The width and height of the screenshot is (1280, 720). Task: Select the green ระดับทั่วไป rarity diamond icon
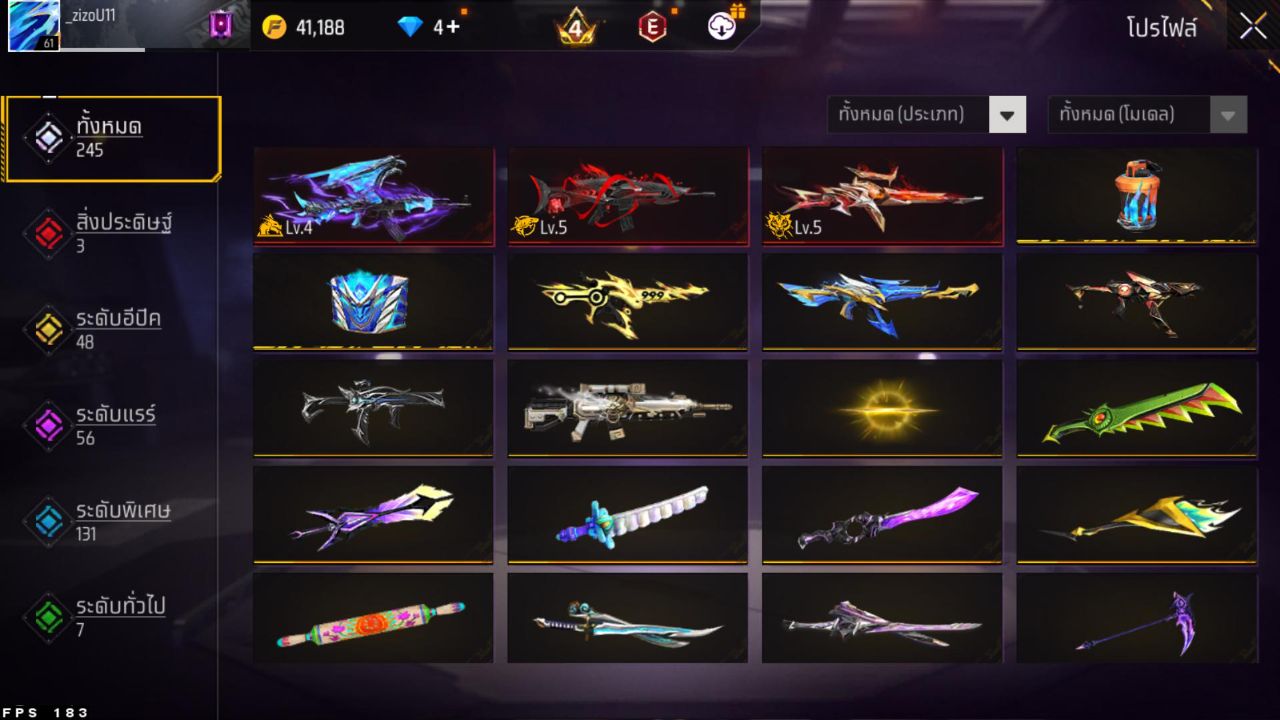pos(47,614)
